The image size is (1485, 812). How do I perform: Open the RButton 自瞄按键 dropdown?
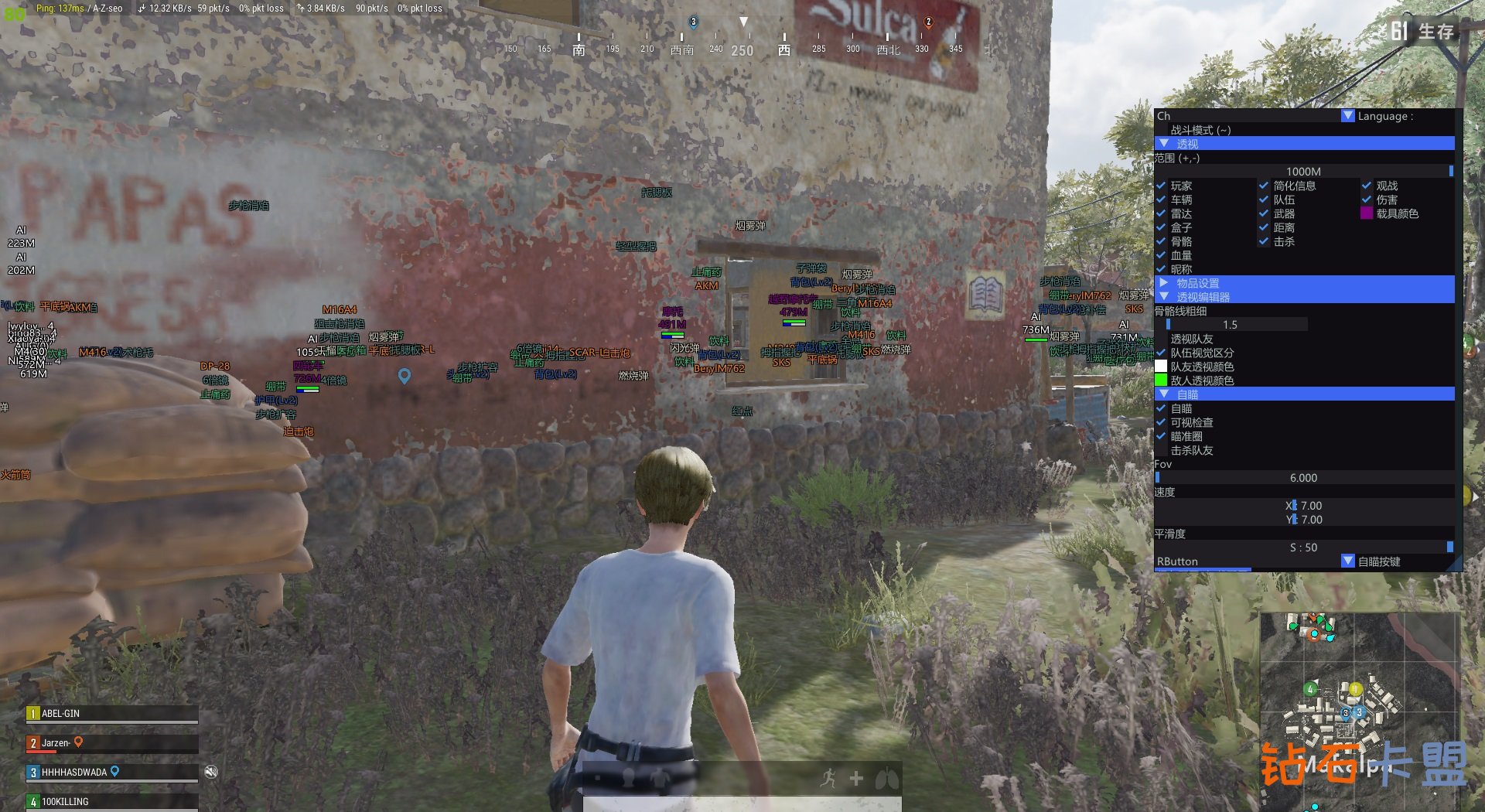(x=1347, y=561)
